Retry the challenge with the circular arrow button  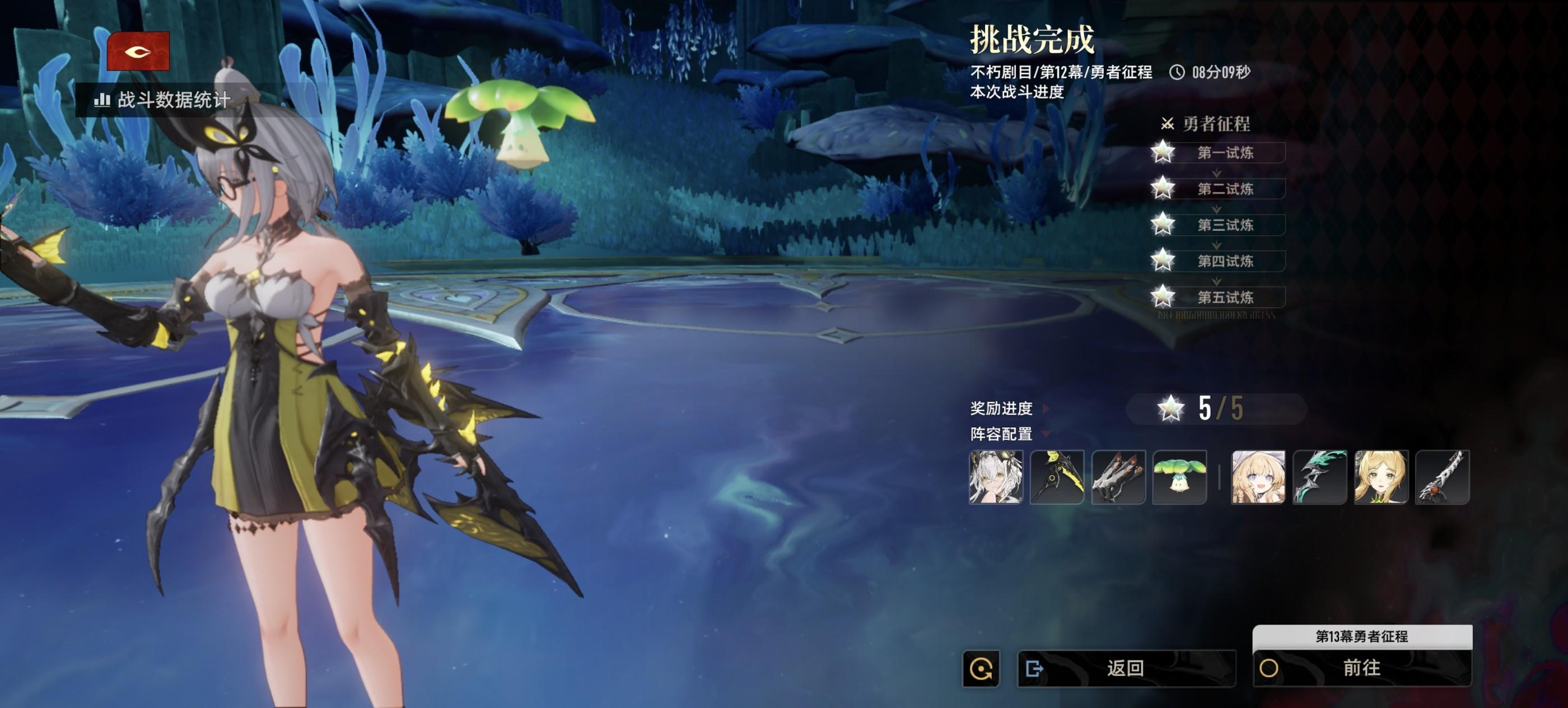point(981,669)
